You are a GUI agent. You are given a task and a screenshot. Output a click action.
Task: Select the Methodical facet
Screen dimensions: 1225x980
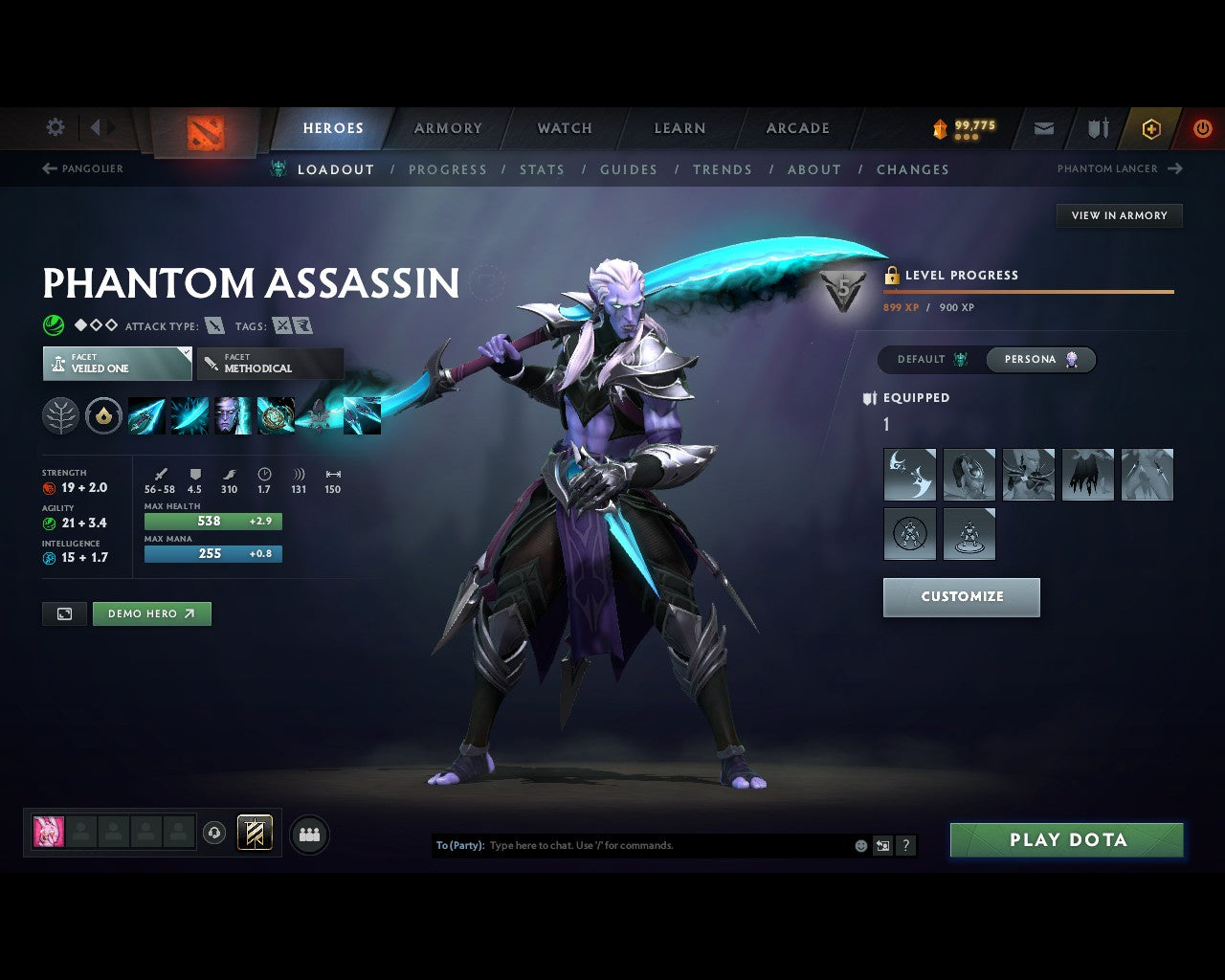coord(270,364)
